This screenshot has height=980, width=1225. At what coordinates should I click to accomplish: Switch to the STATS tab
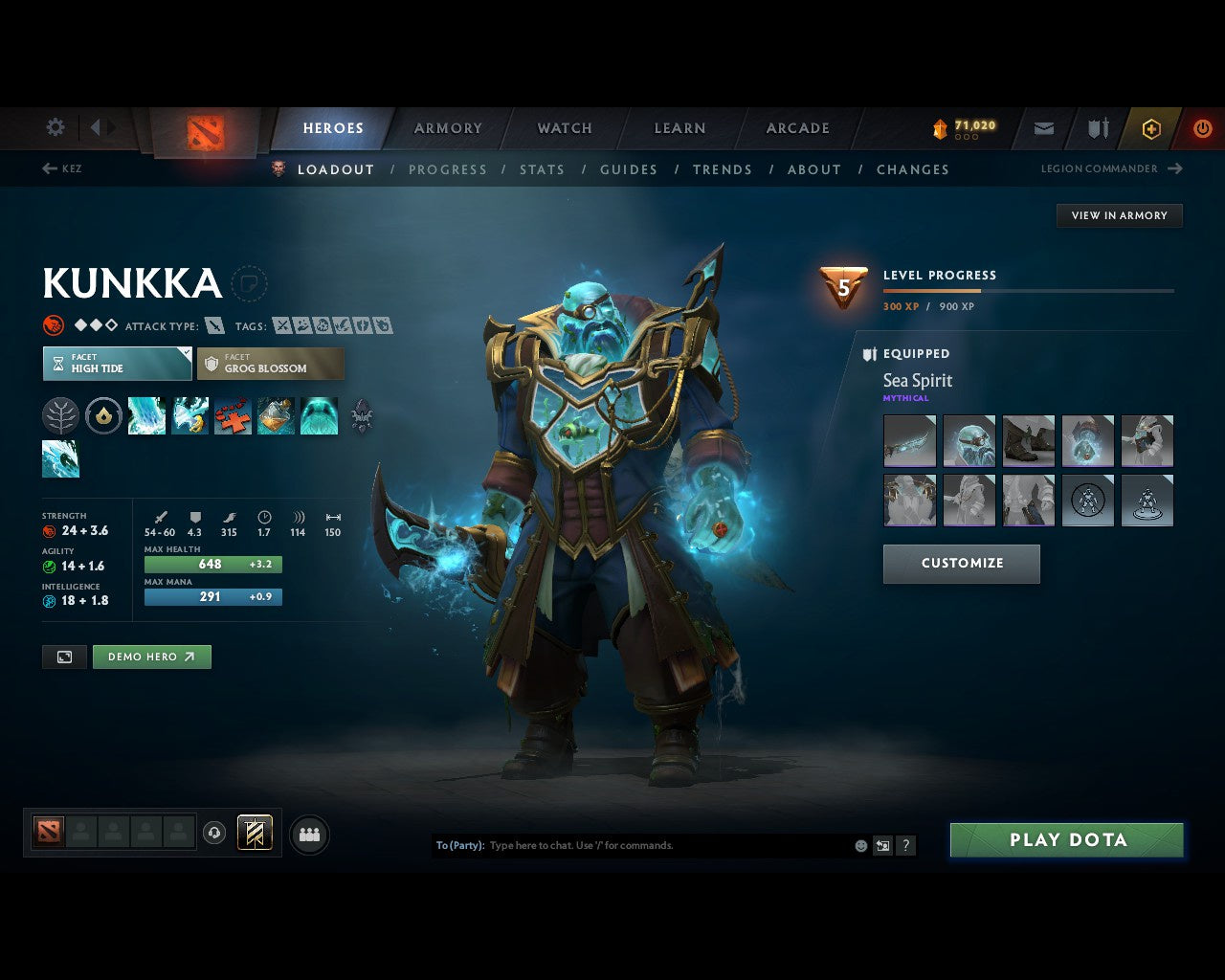542,169
